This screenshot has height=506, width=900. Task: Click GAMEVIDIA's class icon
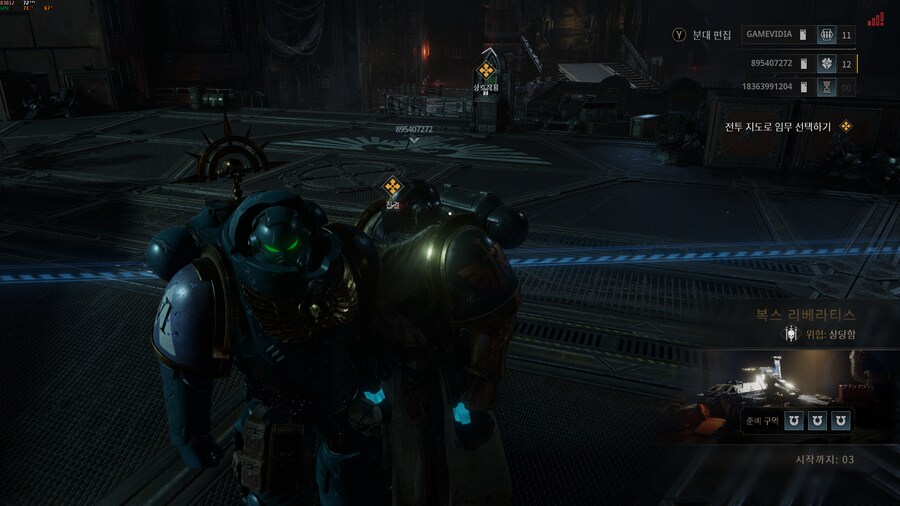tap(827, 35)
